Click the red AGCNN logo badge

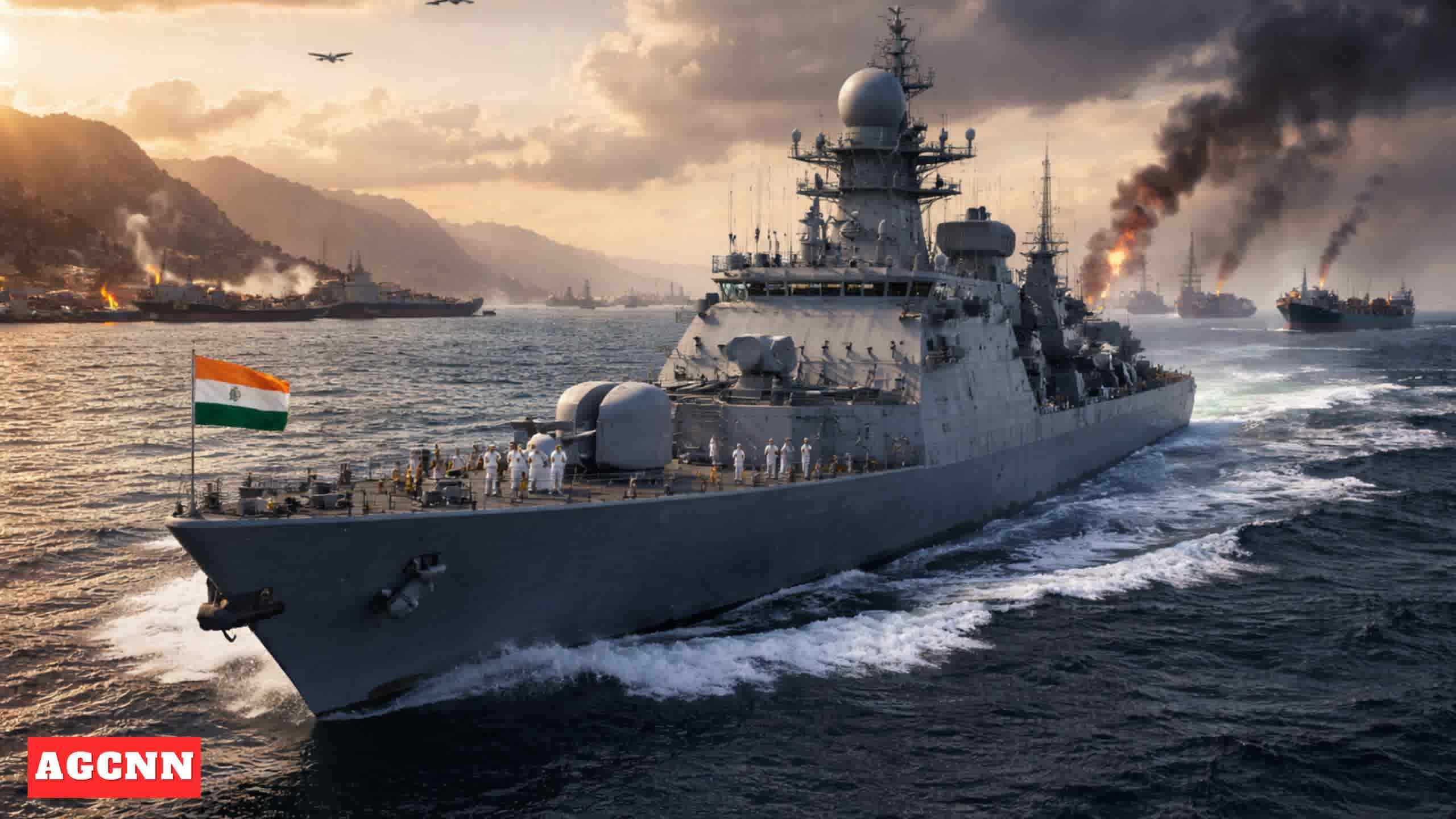pyautogui.click(x=114, y=767)
